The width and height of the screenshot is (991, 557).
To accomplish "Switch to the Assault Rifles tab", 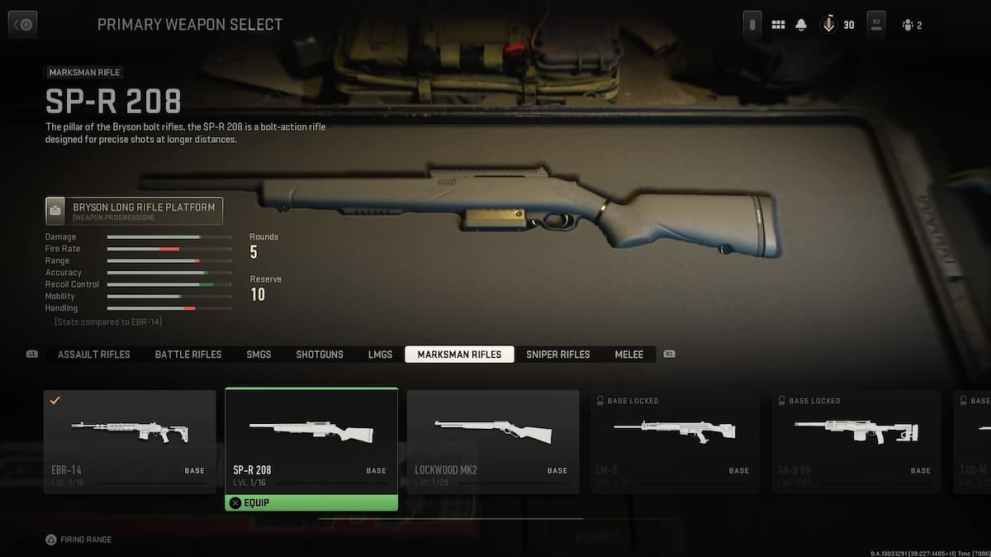I will pyautogui.click(x=94, y=355).
